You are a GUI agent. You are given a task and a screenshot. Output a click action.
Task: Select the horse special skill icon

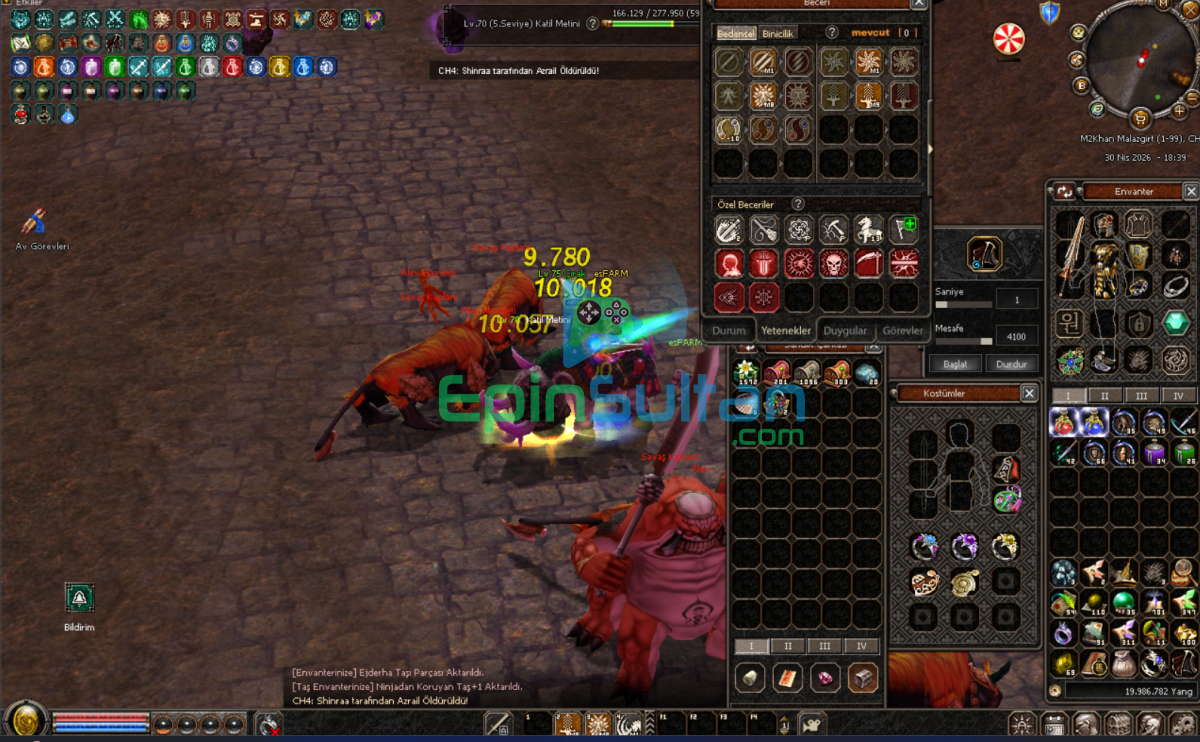coord(868,229)
